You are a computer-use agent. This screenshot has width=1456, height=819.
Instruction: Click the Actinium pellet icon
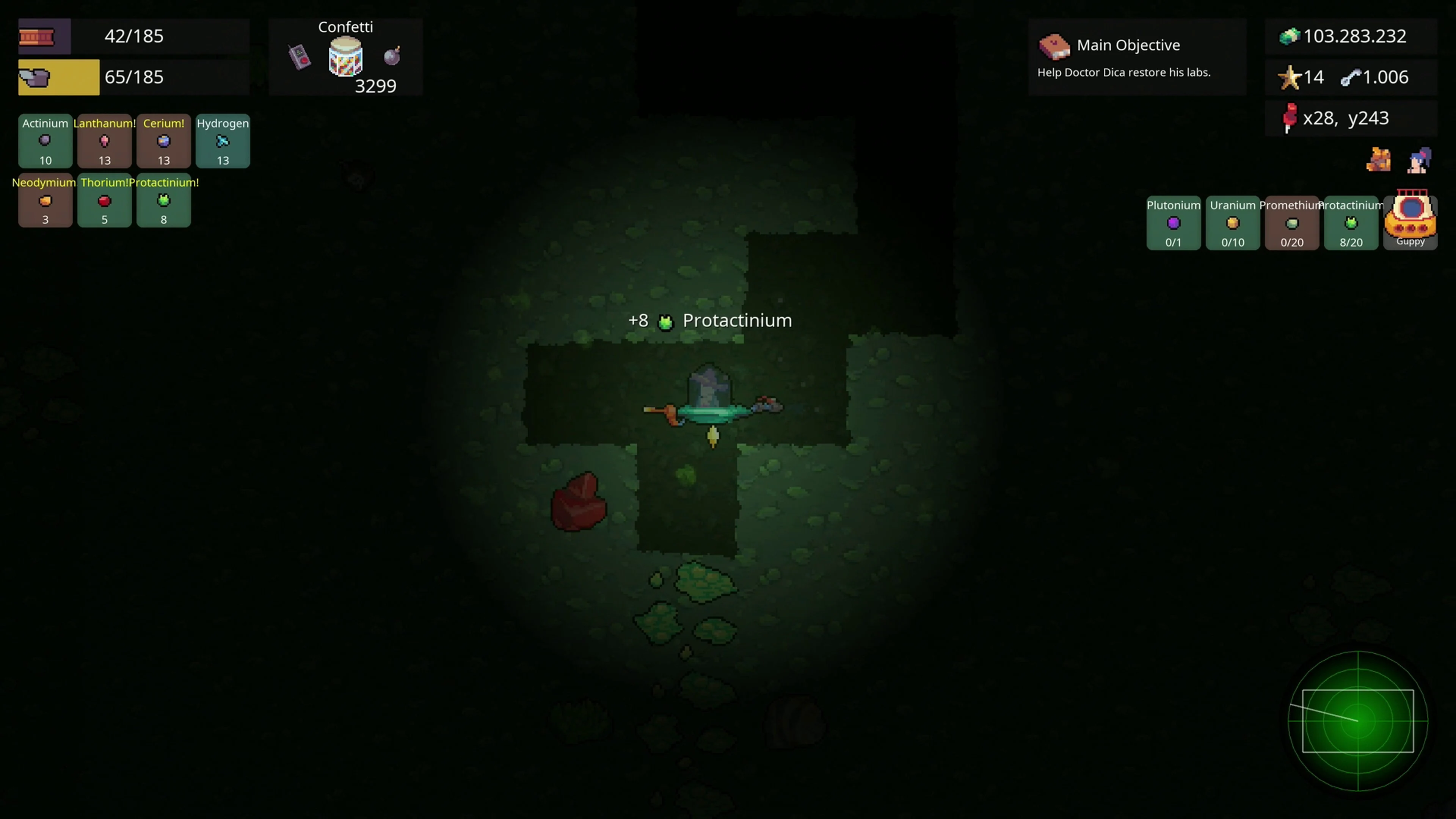[45, 141]
